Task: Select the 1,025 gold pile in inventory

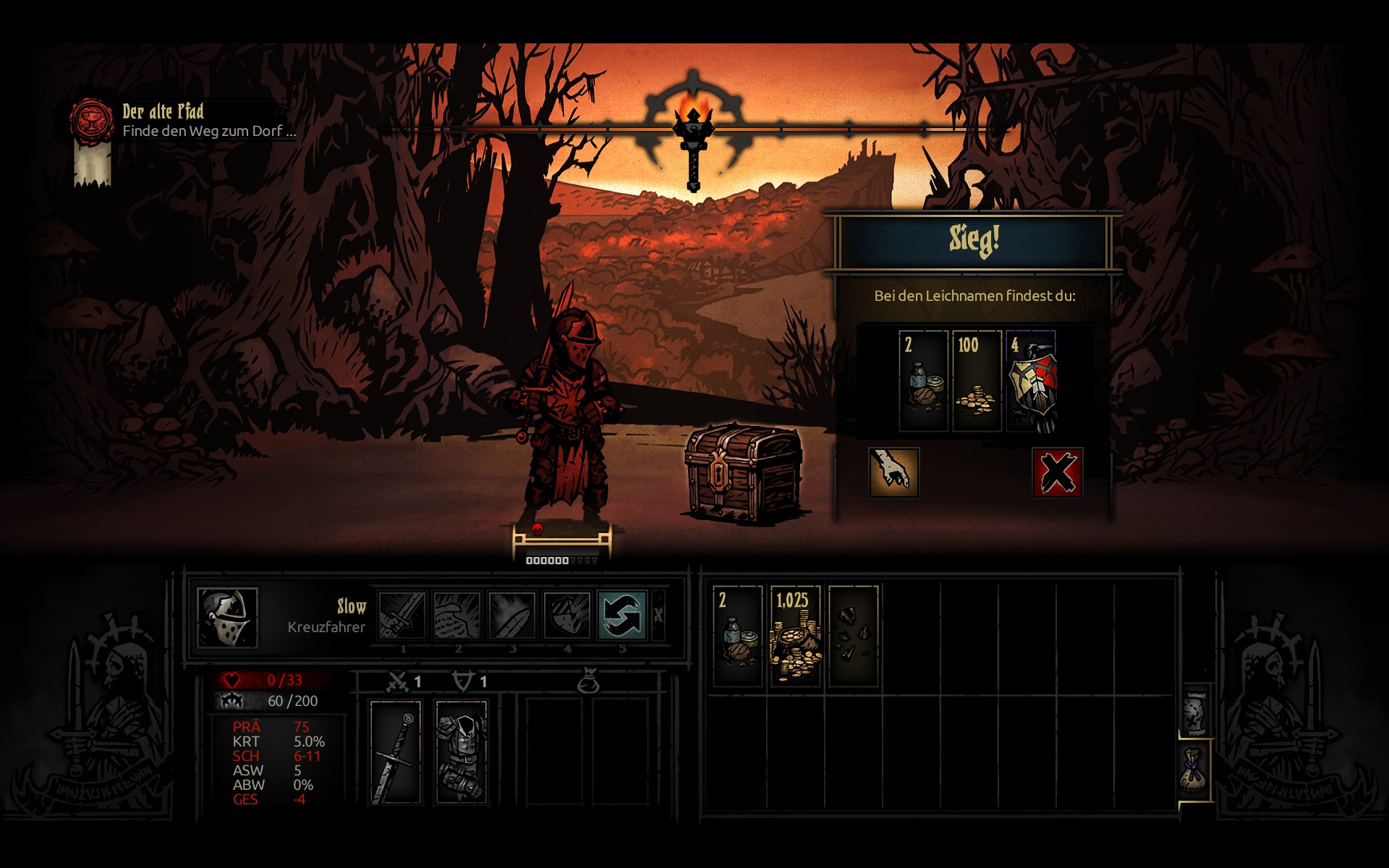Action: [795, 636]
